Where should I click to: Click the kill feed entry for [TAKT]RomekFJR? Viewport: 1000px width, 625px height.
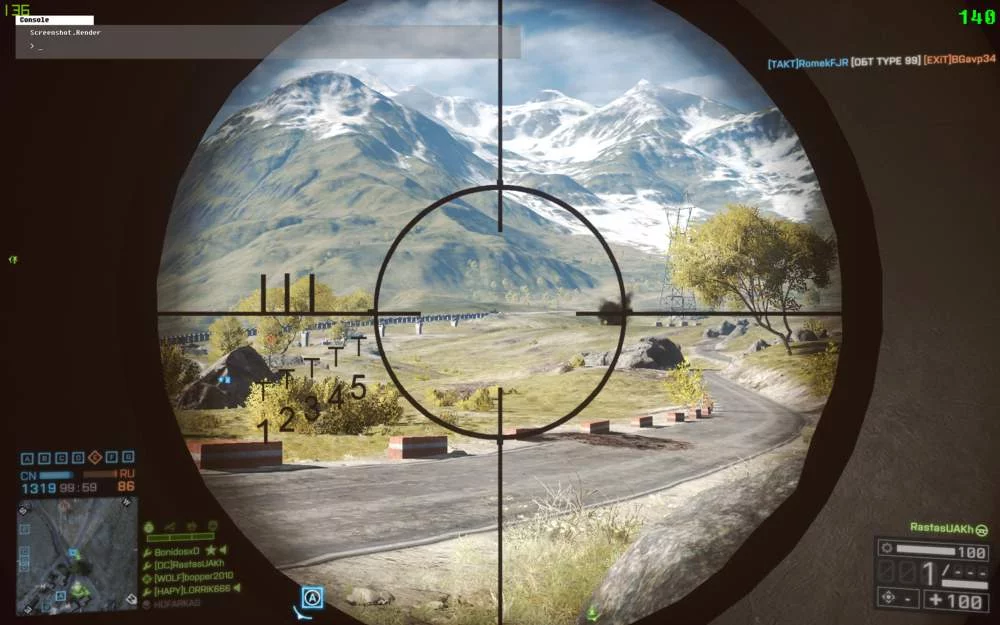point(806,62)
